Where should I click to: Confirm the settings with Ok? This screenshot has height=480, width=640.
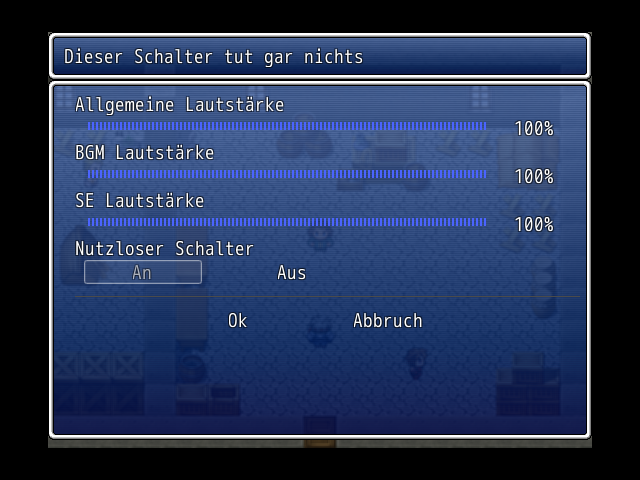click(x=237, y=320)
